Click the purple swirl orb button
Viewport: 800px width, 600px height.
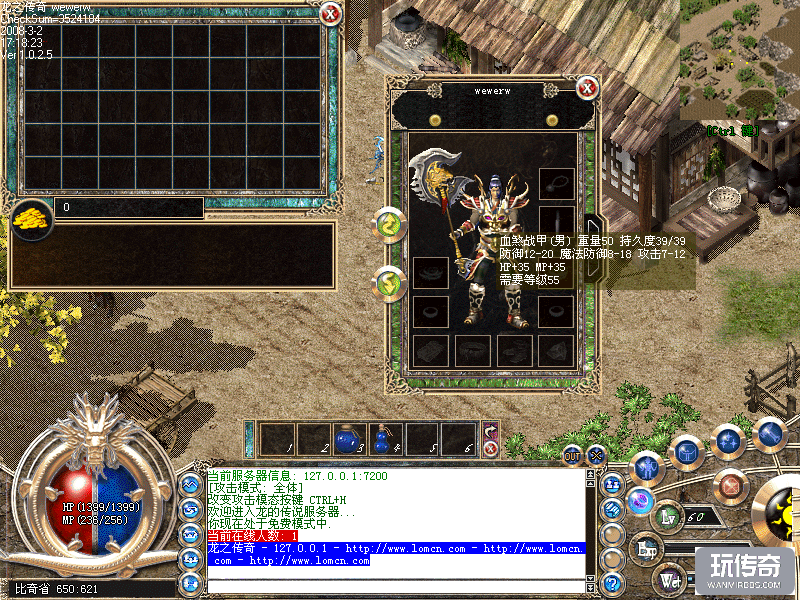(639, 502)
